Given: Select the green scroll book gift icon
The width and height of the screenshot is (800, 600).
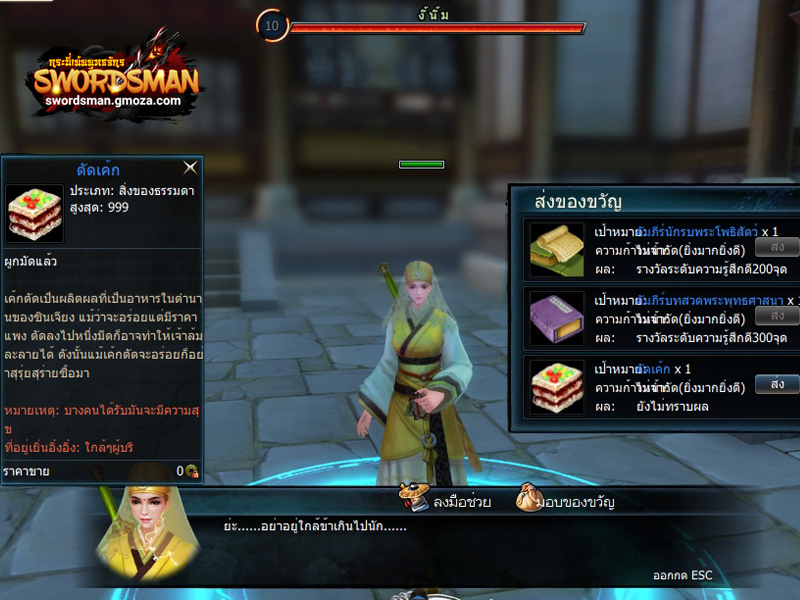Looking at the screenshot, I should (x=557, y=250).
